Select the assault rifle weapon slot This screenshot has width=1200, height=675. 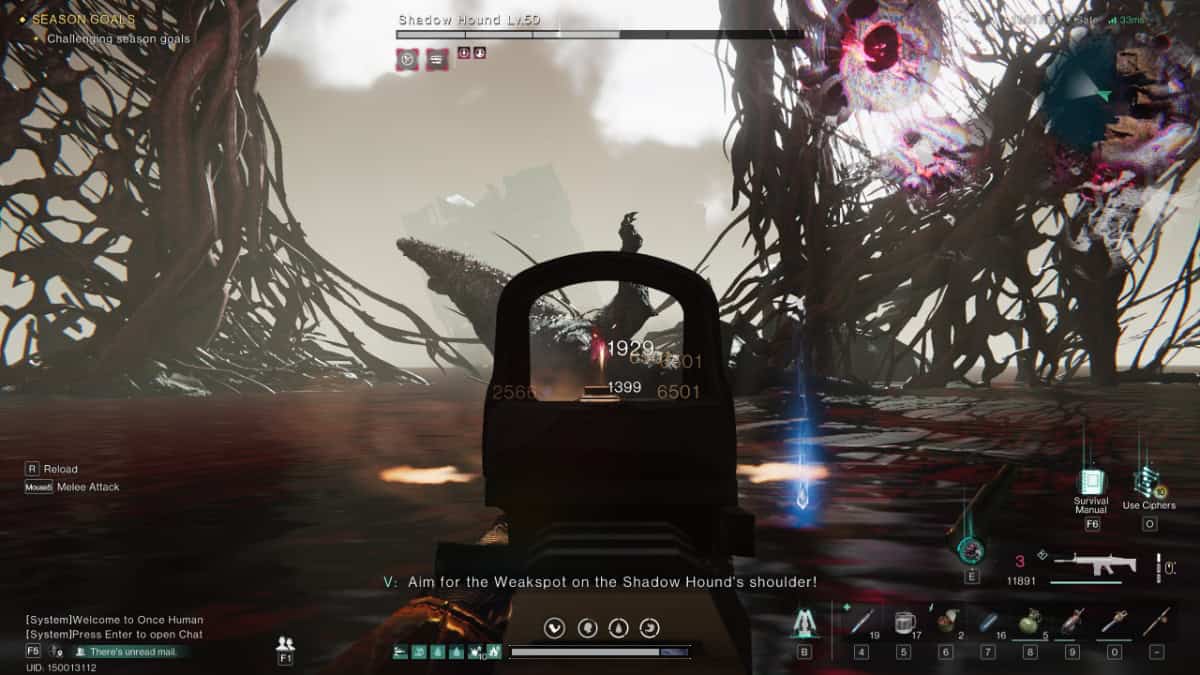1098,566
